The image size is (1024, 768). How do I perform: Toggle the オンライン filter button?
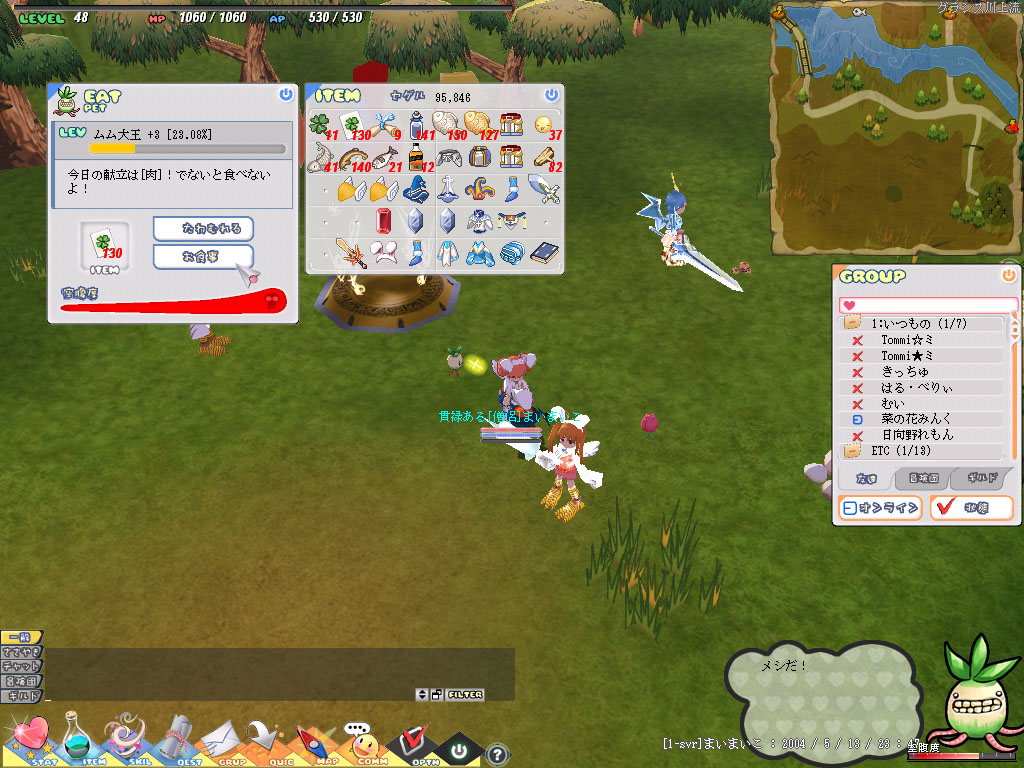[880, 508]
